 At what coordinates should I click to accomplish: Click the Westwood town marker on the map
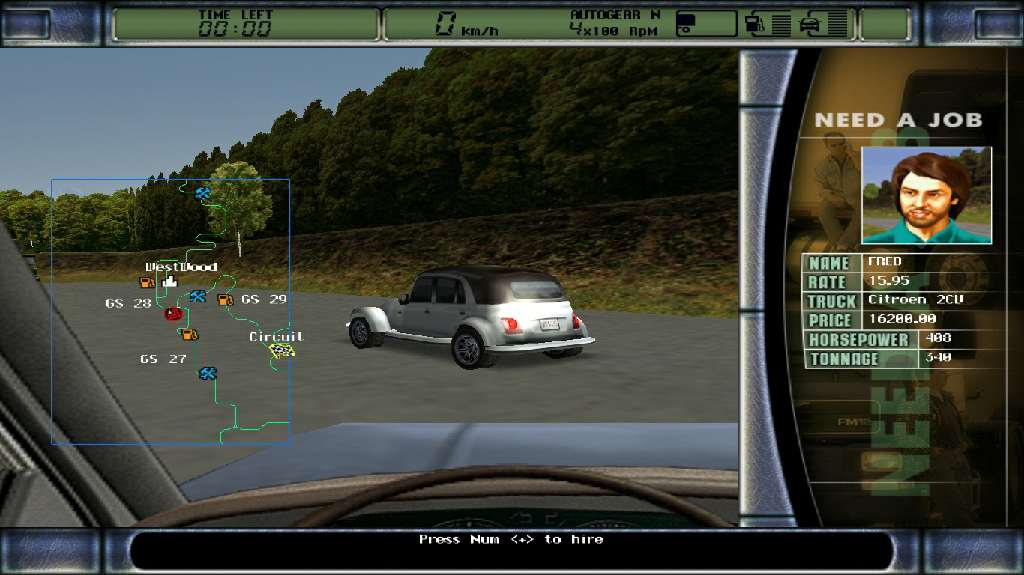point(169,284)
